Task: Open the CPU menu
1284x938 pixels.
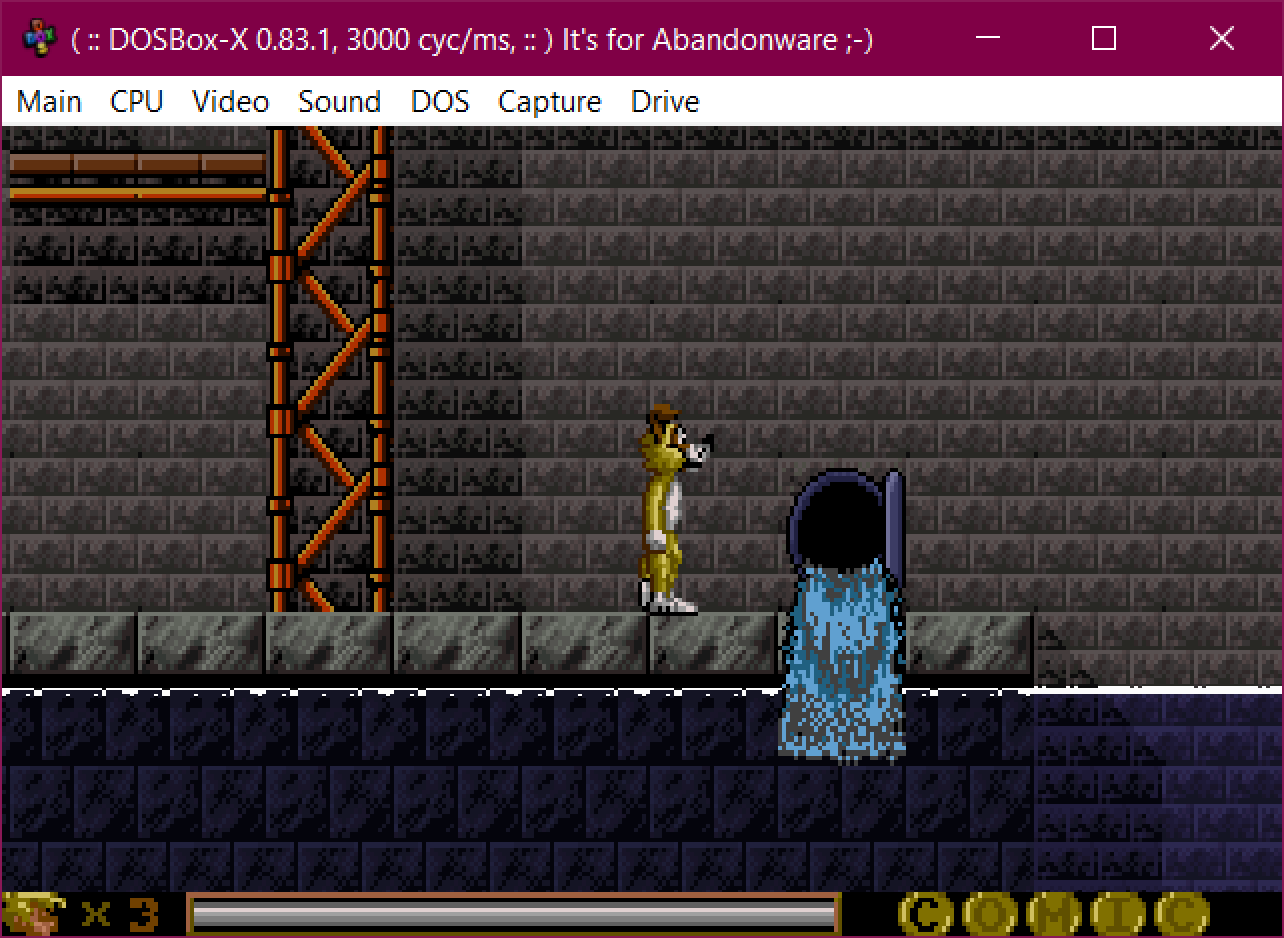Action: coord(137,100)
